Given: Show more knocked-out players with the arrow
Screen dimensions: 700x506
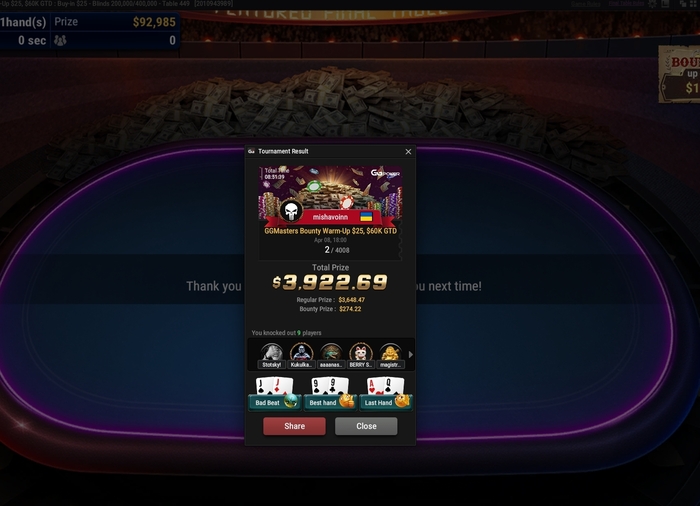Looking at the screenshot, I should (x=410, y=354).
